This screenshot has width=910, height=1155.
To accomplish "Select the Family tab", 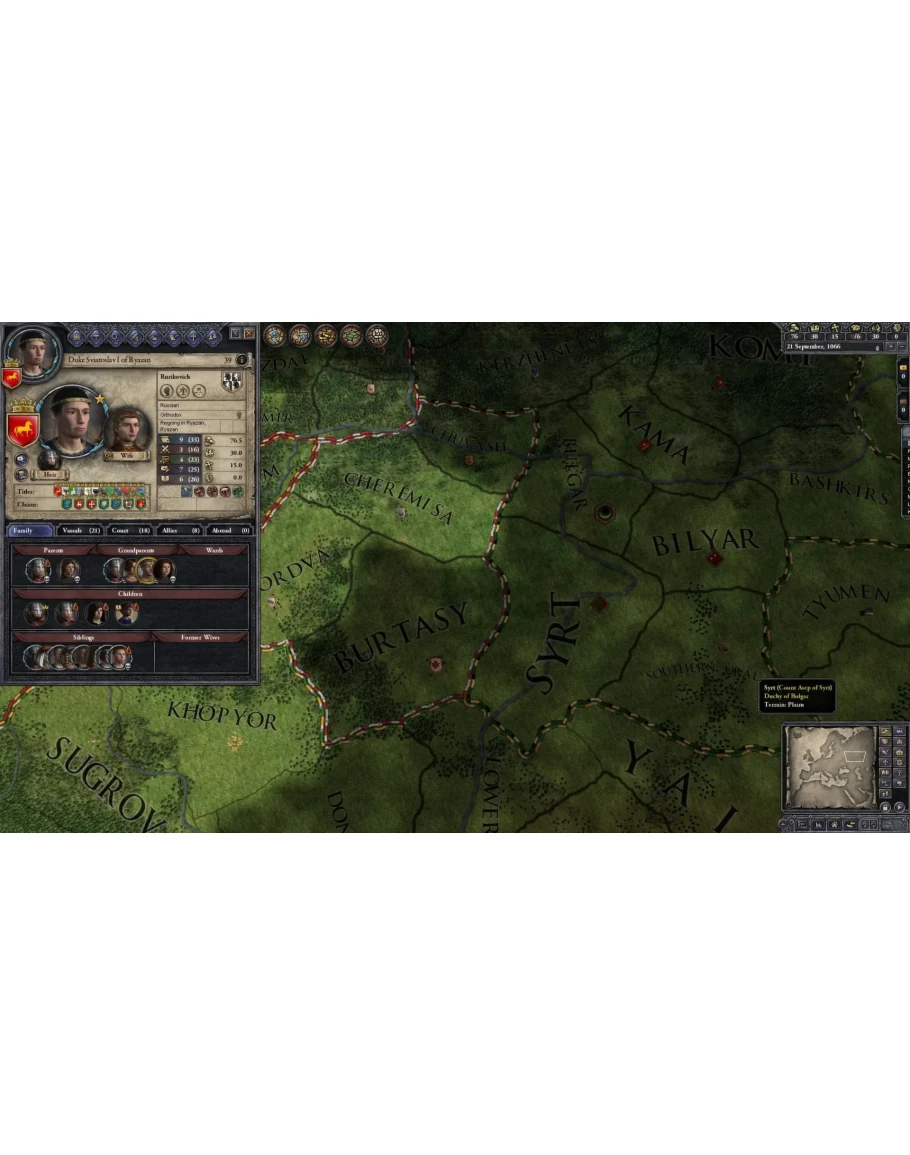I will point(28,530).
